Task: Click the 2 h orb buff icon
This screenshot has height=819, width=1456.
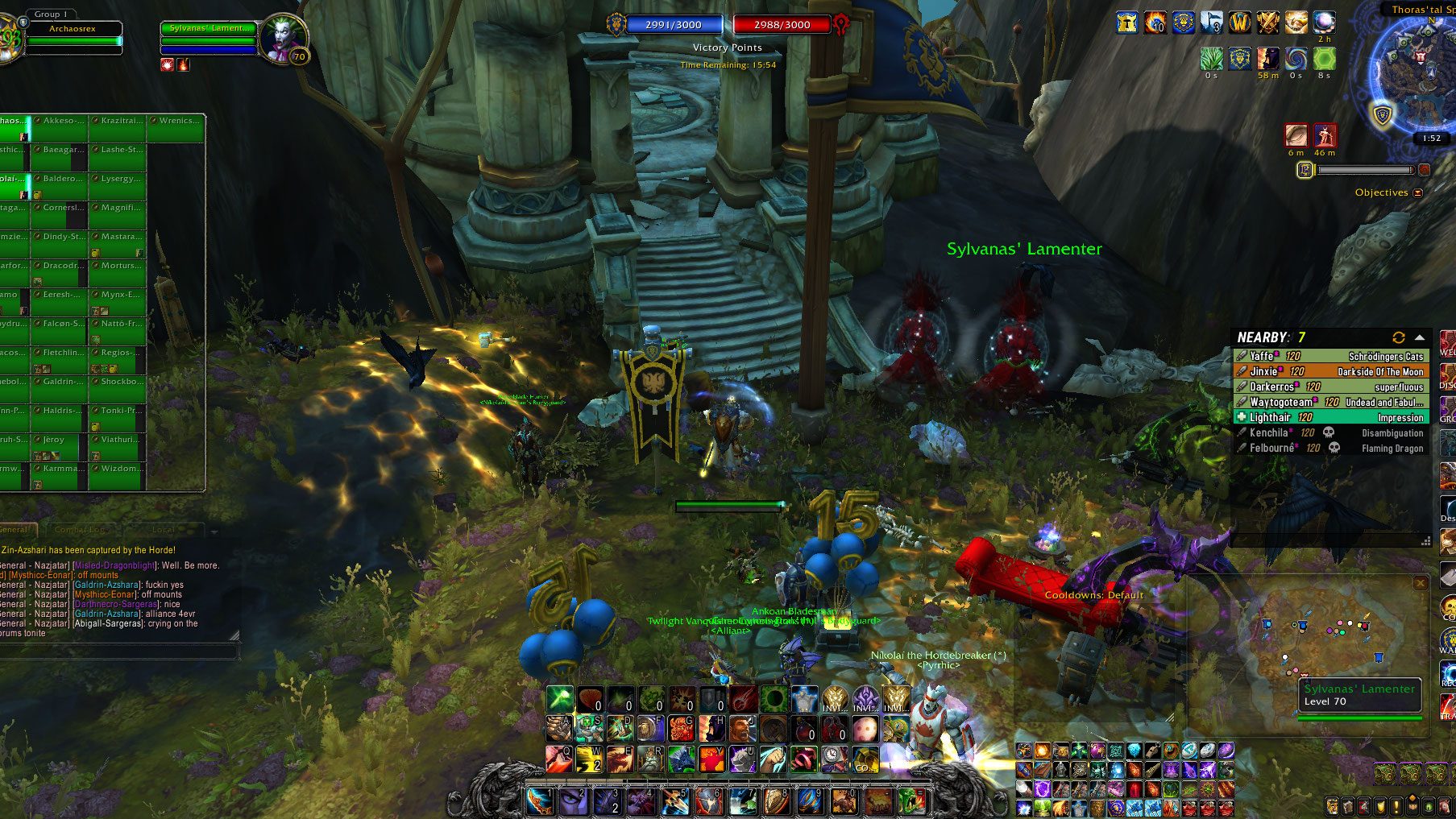Action: click(1324, 23)
